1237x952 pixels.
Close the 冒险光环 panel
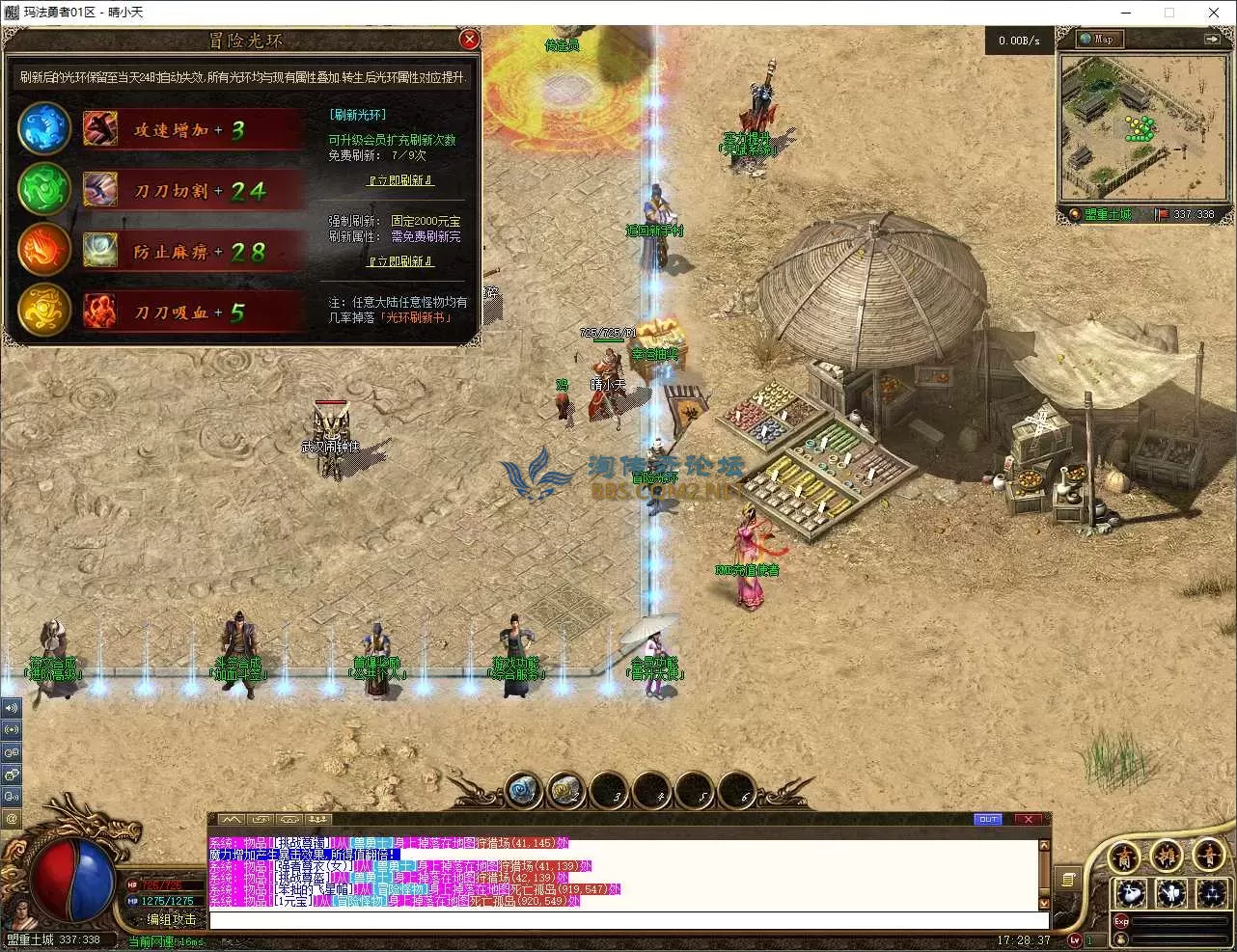coord(469,40)
